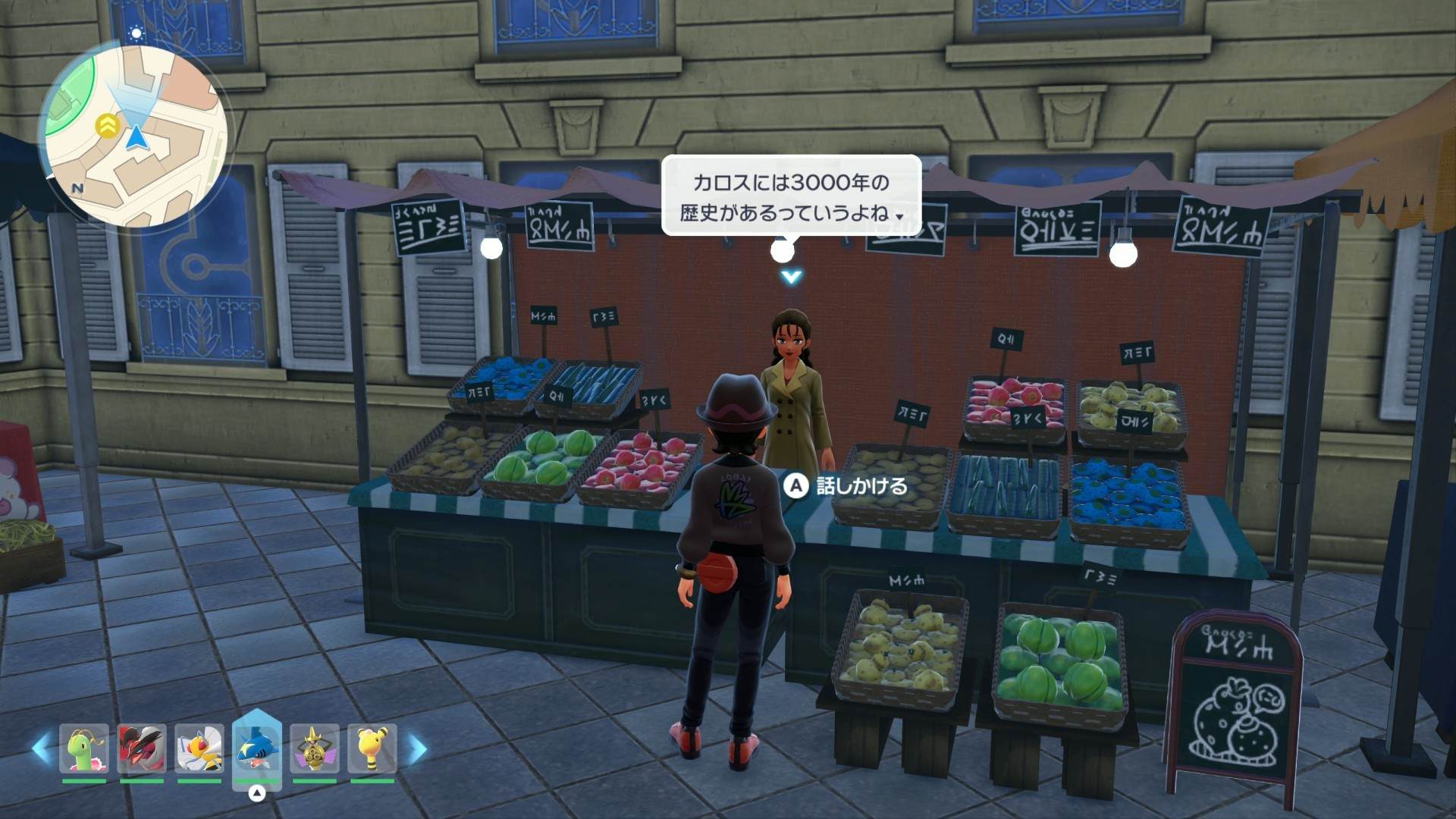Open the circular minimap
This screenshot has width=1456, height=819.
135,136
